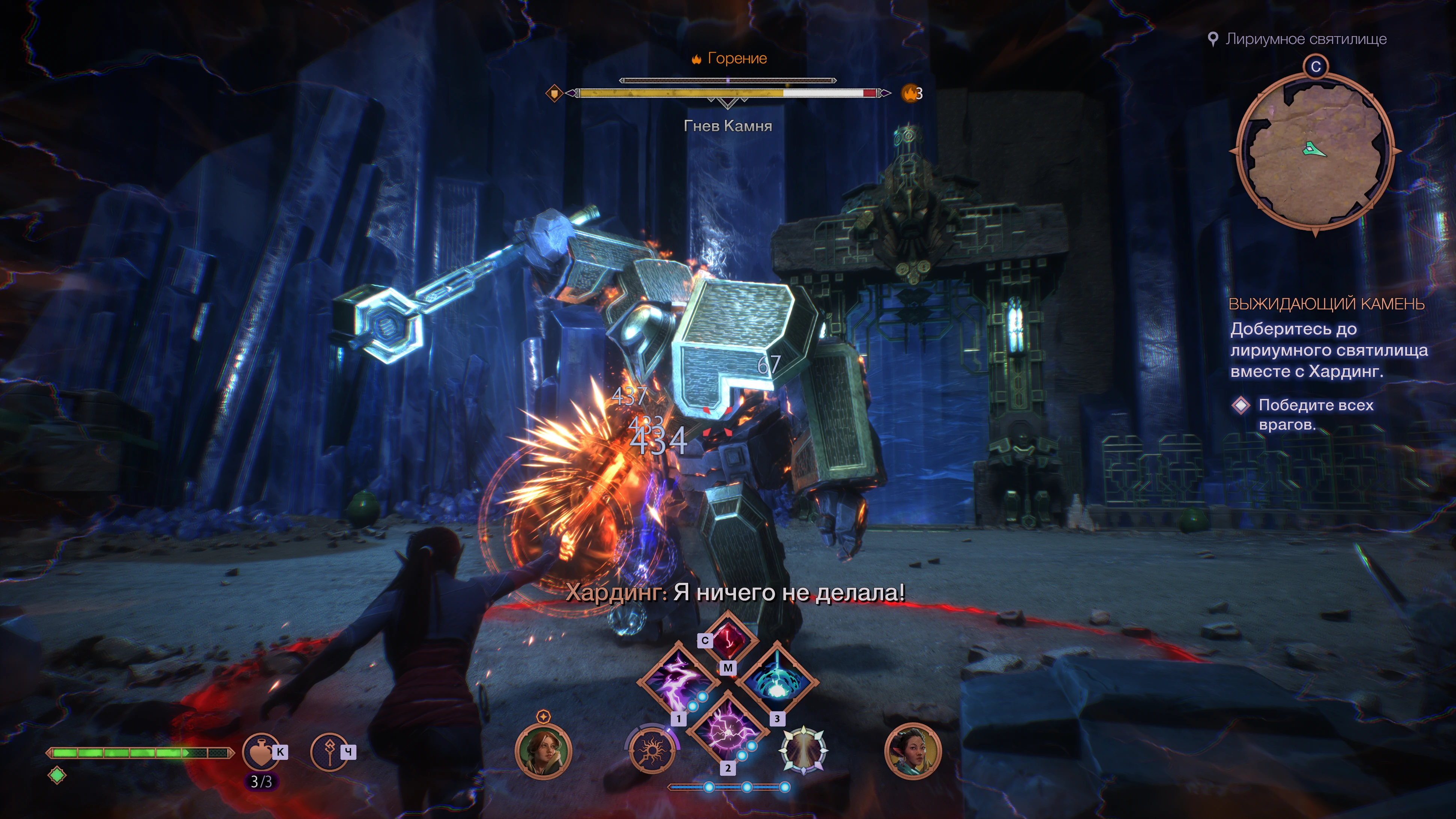Use the heart-shaped healing potion

(261, 752)
